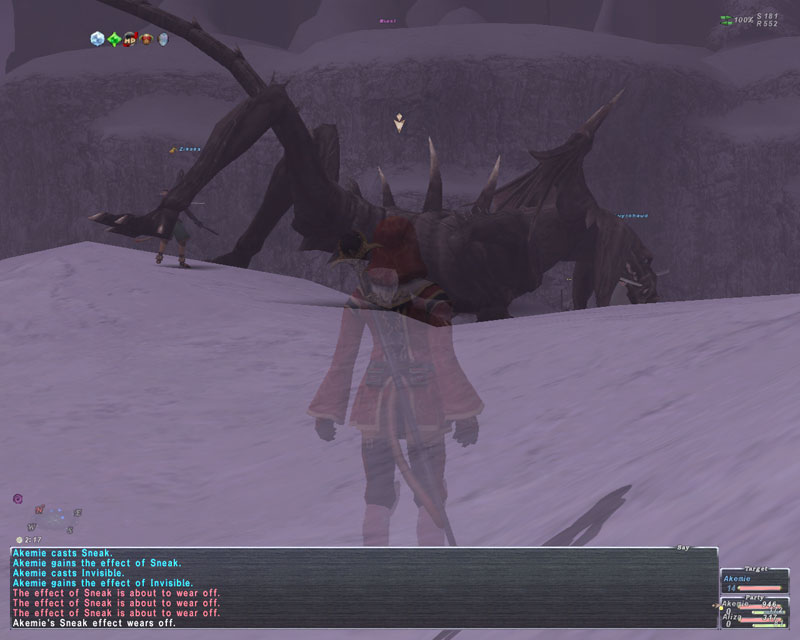Select the green diamond status icon
The height and width of the screenshot is (640, 800).
[x=114, y=39]
